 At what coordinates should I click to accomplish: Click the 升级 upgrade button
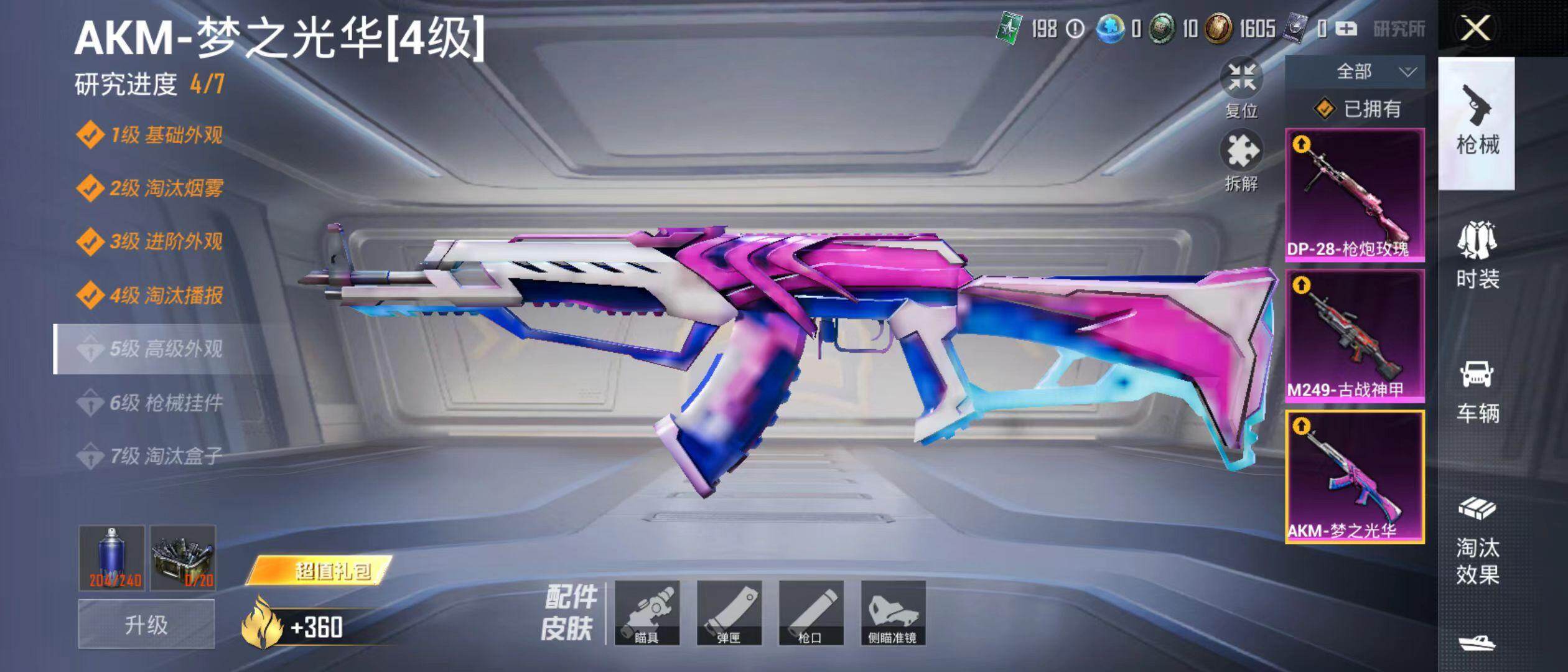pos(146,624)
